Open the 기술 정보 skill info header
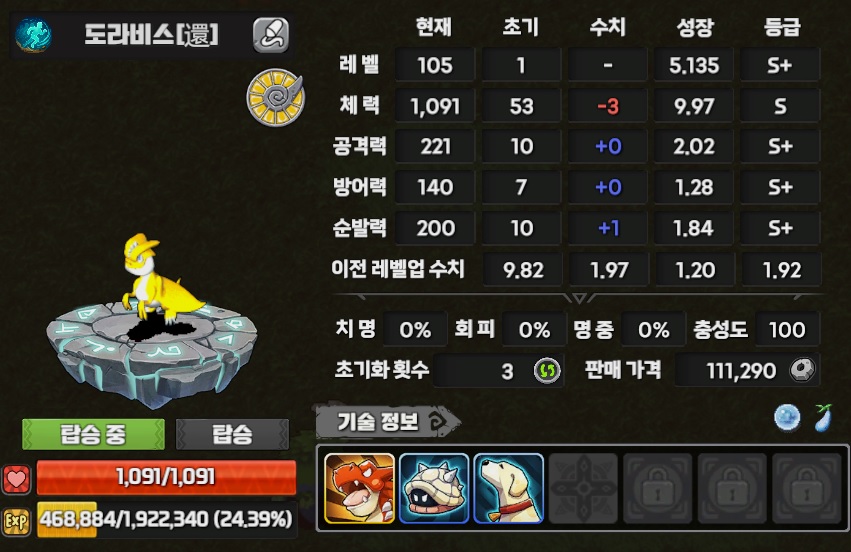The image size is (851, 552). (385, 422)
